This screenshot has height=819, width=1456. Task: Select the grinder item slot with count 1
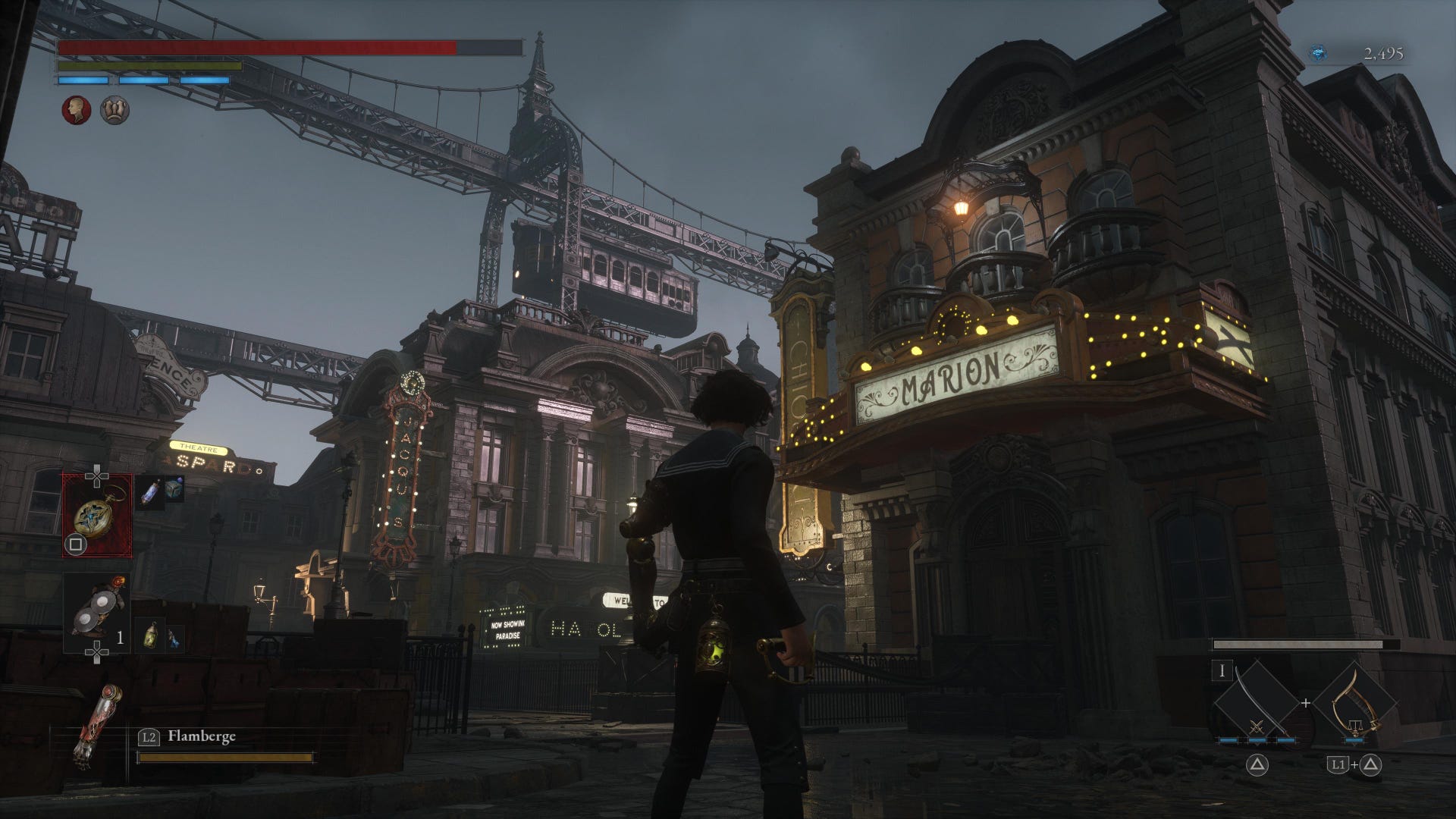(x=96, y=613)
